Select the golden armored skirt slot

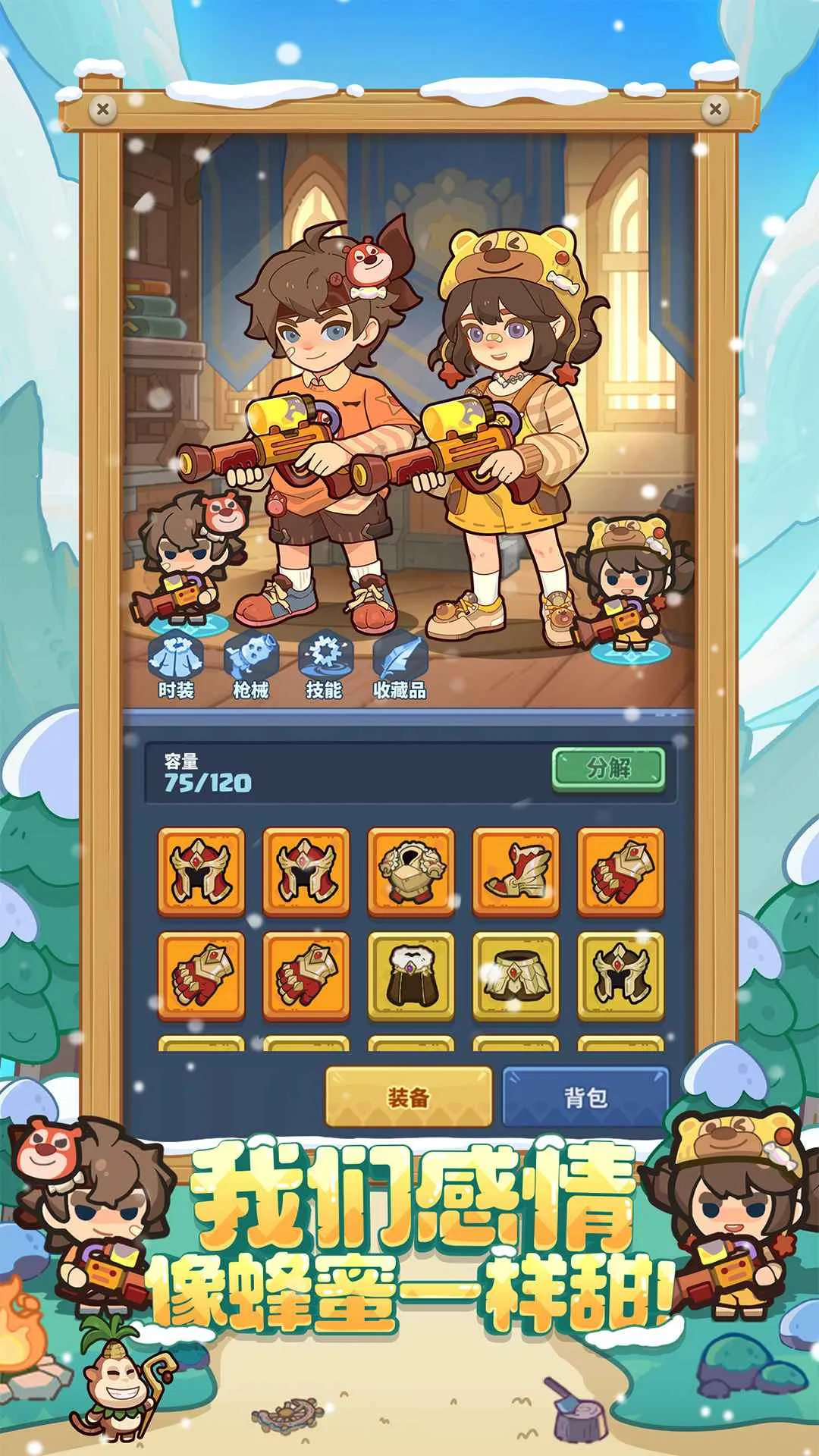click(x=516, y=977)
